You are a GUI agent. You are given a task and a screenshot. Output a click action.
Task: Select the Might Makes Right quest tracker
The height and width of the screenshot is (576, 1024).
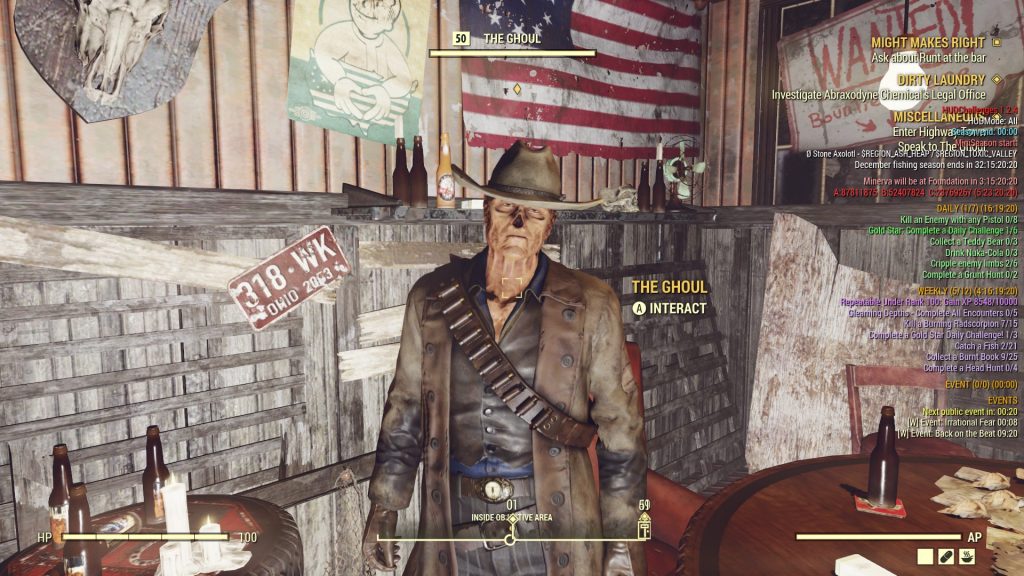[928, 42]
